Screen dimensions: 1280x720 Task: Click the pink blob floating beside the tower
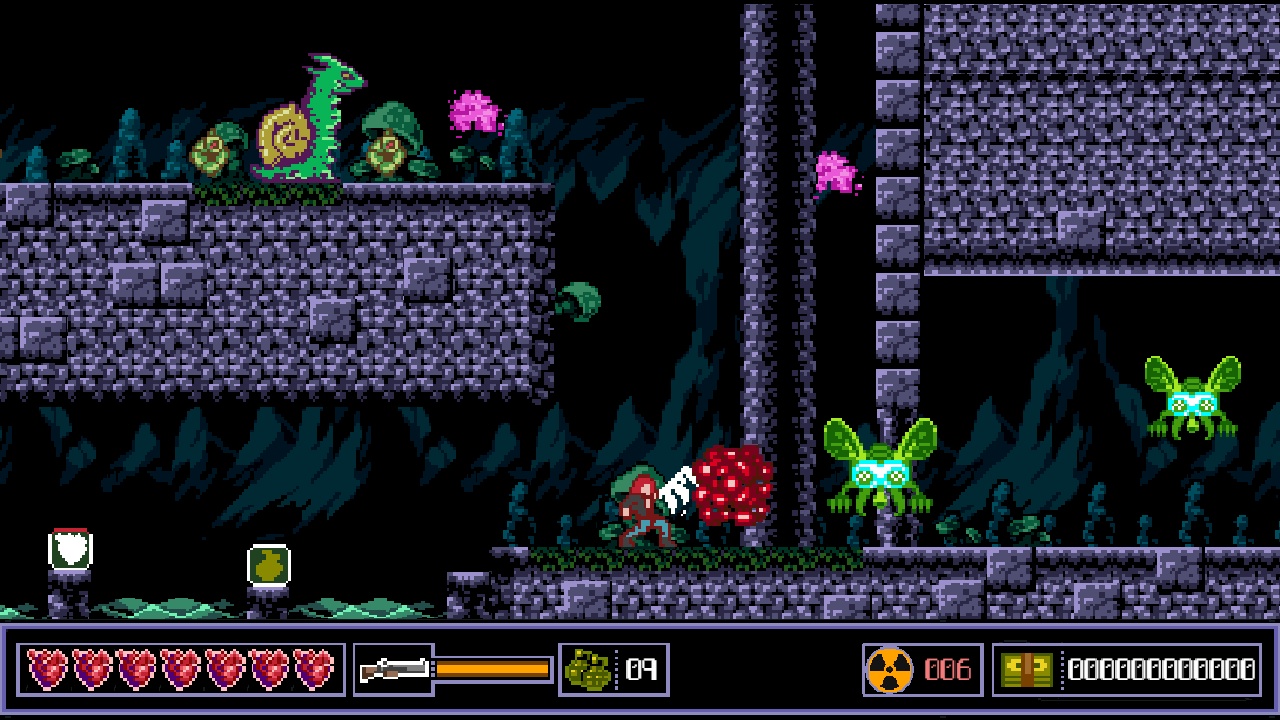tap(832, 170)
